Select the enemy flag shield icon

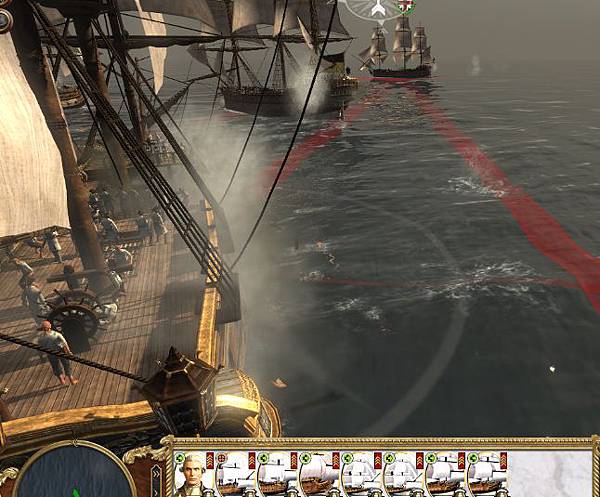point(406,7)
